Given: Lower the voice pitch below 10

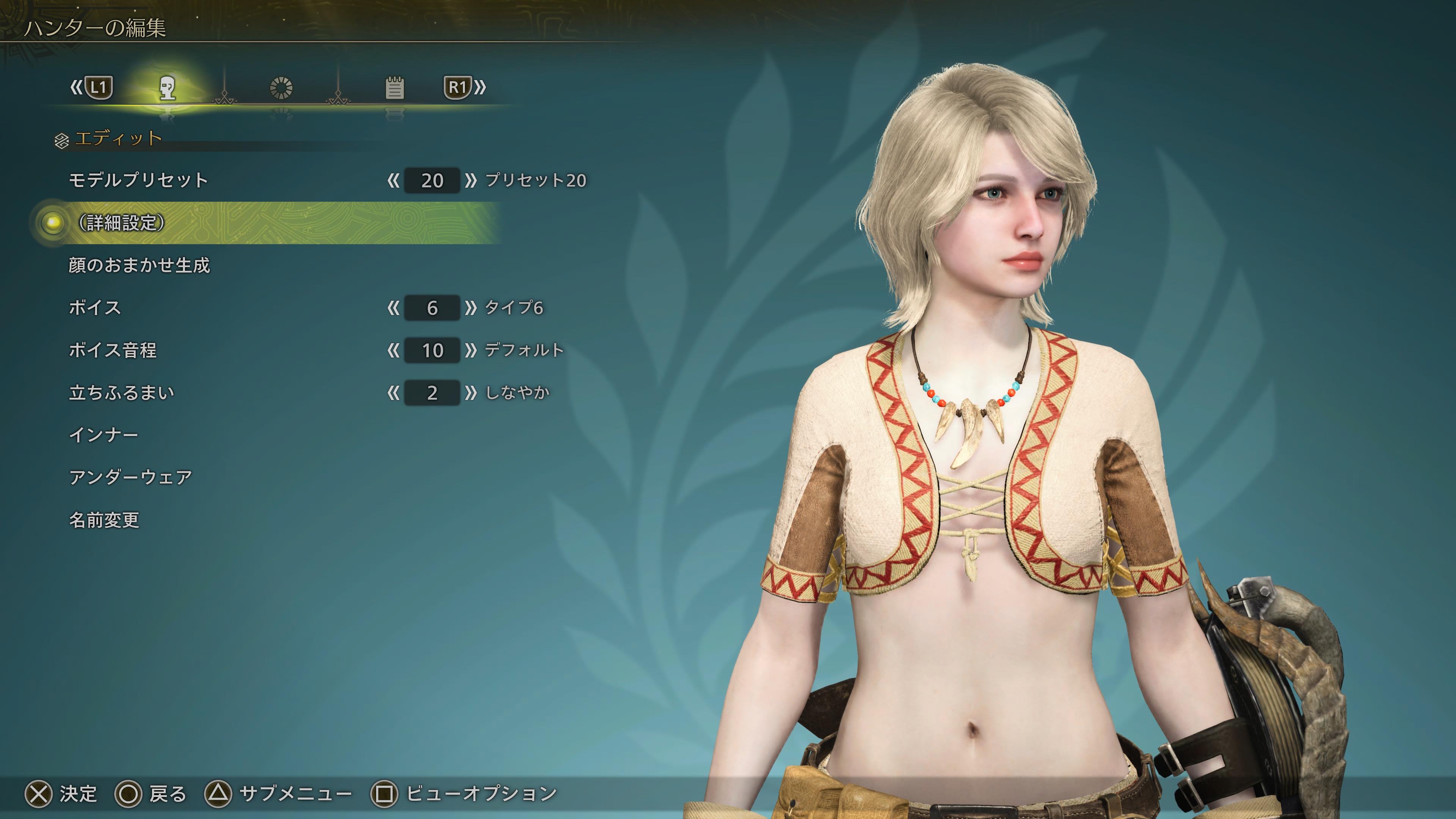Looking at the screenshot, I should 394,350.
